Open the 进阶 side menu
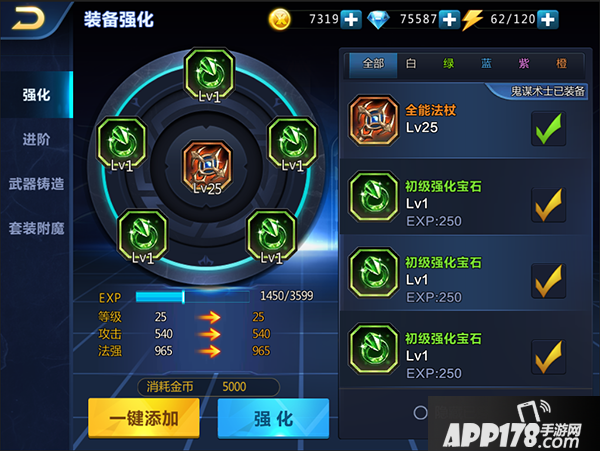 point(37,139)
